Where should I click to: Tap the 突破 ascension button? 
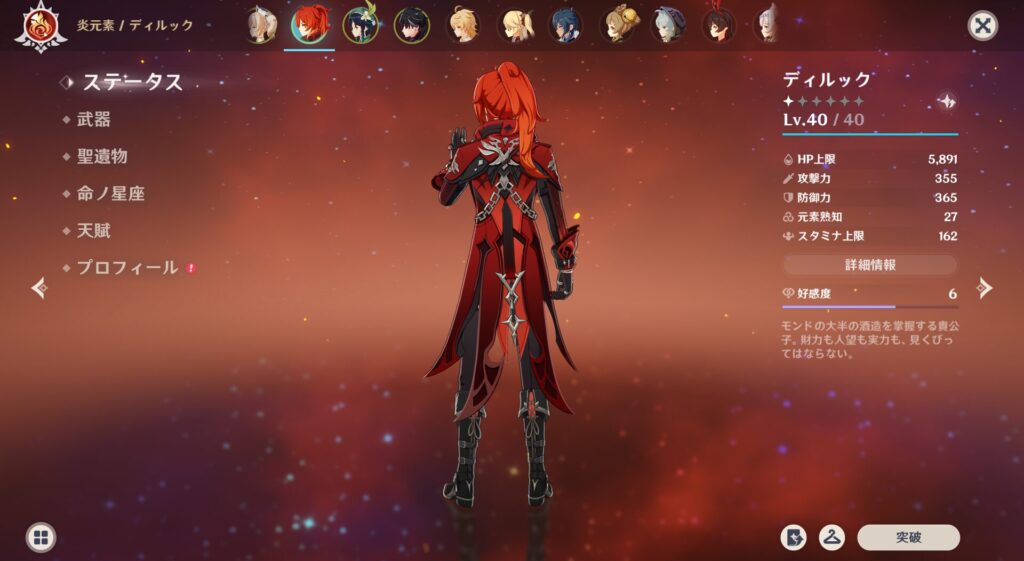click(908, 537)
